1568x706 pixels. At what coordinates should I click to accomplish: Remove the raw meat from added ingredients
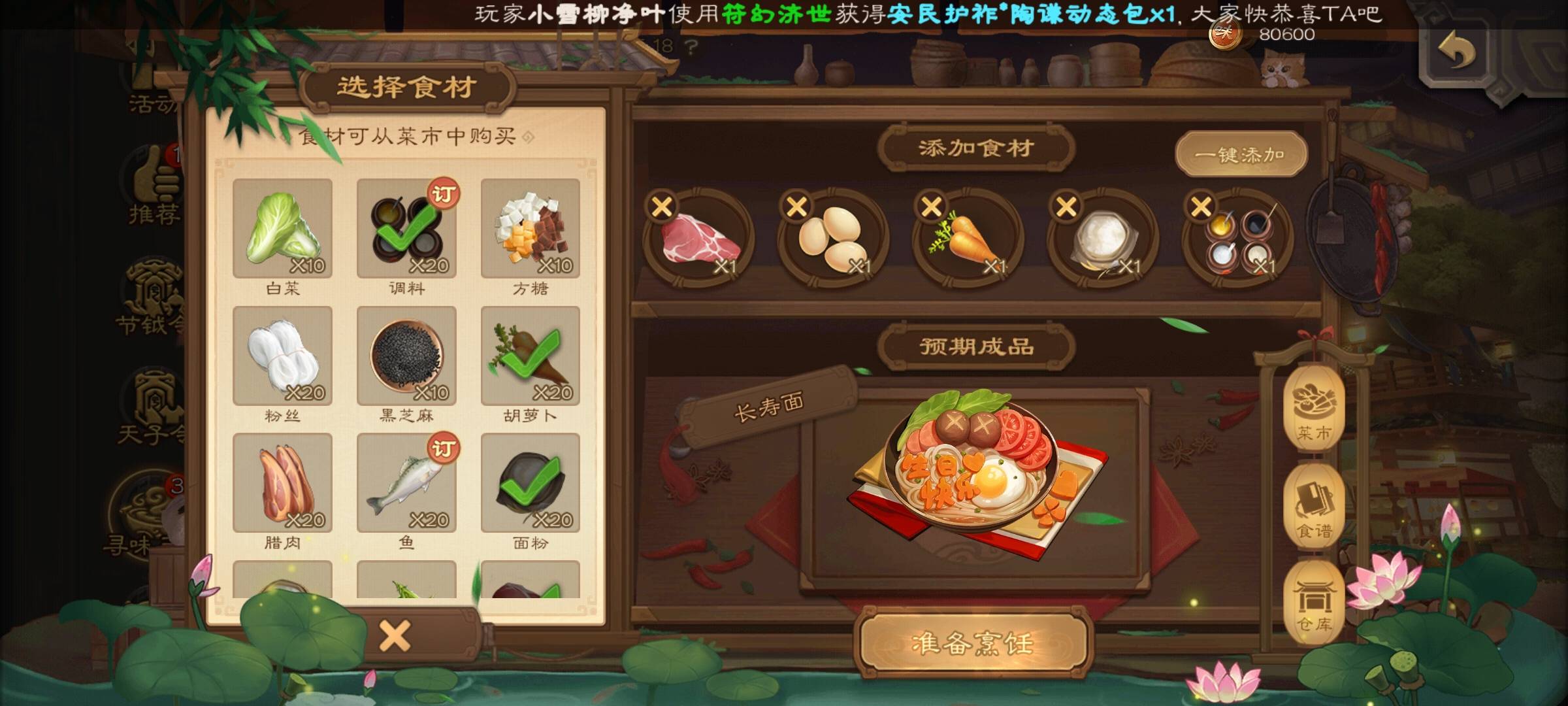click(x=662, y=207)
